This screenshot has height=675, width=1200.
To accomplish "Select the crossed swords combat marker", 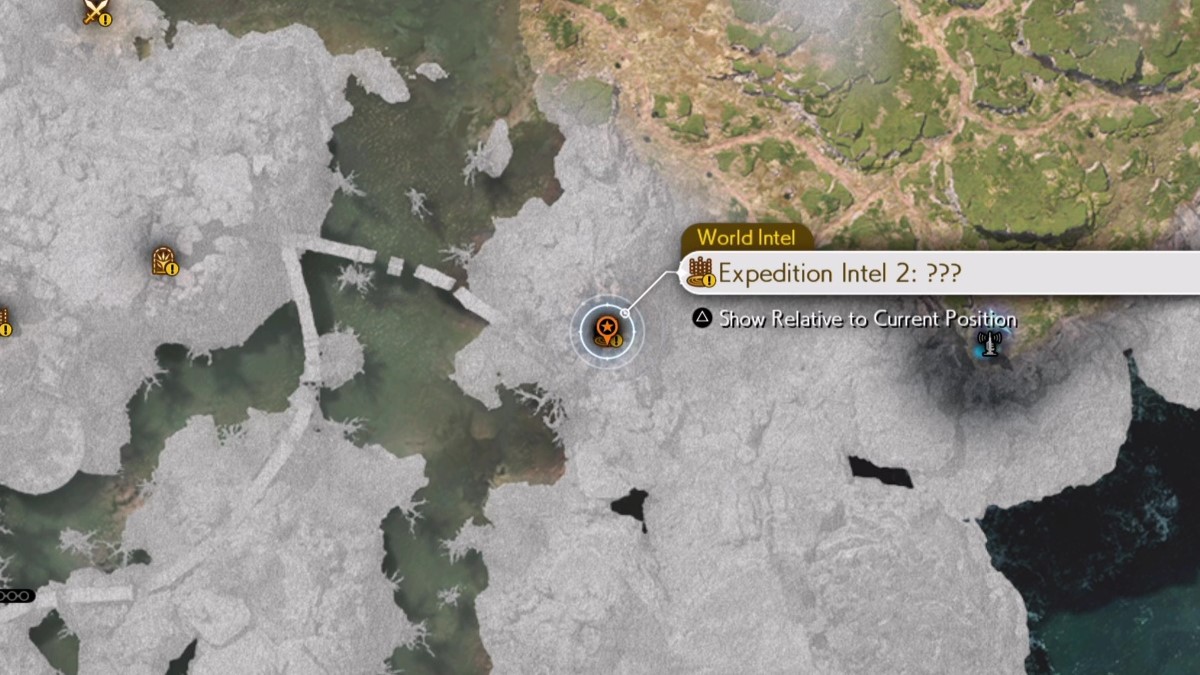I will pyautogui.click(x=96, y=12).
